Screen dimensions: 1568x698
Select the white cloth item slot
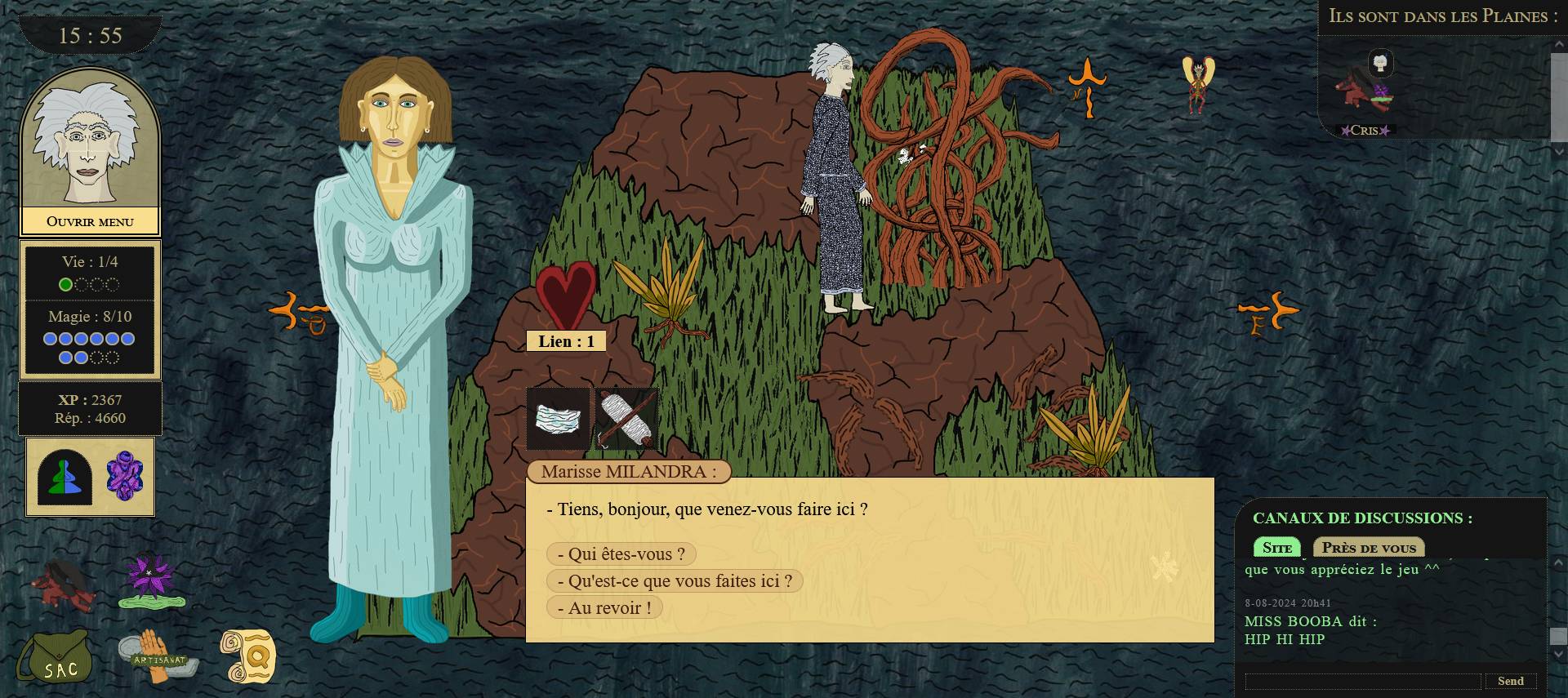559,419
